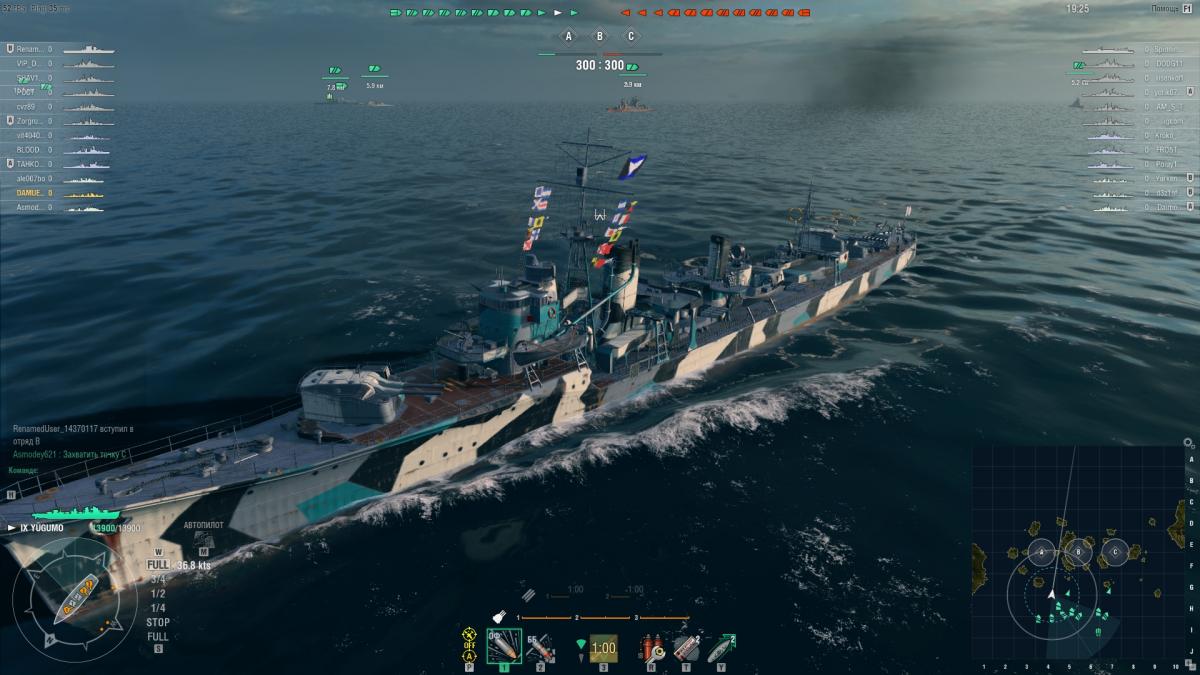The height and width of the screenshot is (675, 1200).
Task: Deploy the Smoke Generator consumable
Action: pyautogui.click(x=686, y=647)
